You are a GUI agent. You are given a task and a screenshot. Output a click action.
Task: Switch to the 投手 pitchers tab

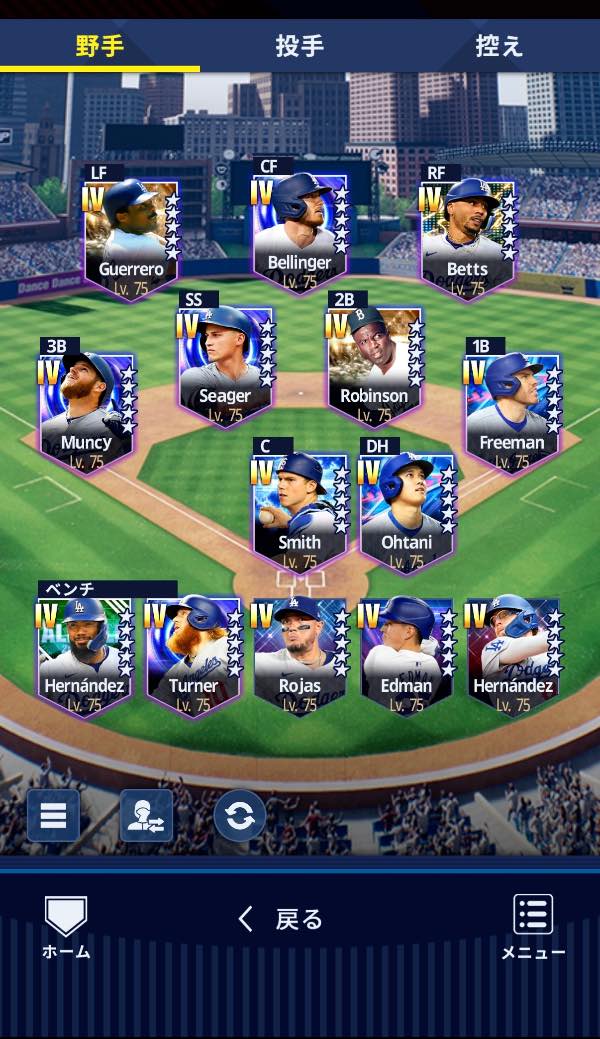299,46
